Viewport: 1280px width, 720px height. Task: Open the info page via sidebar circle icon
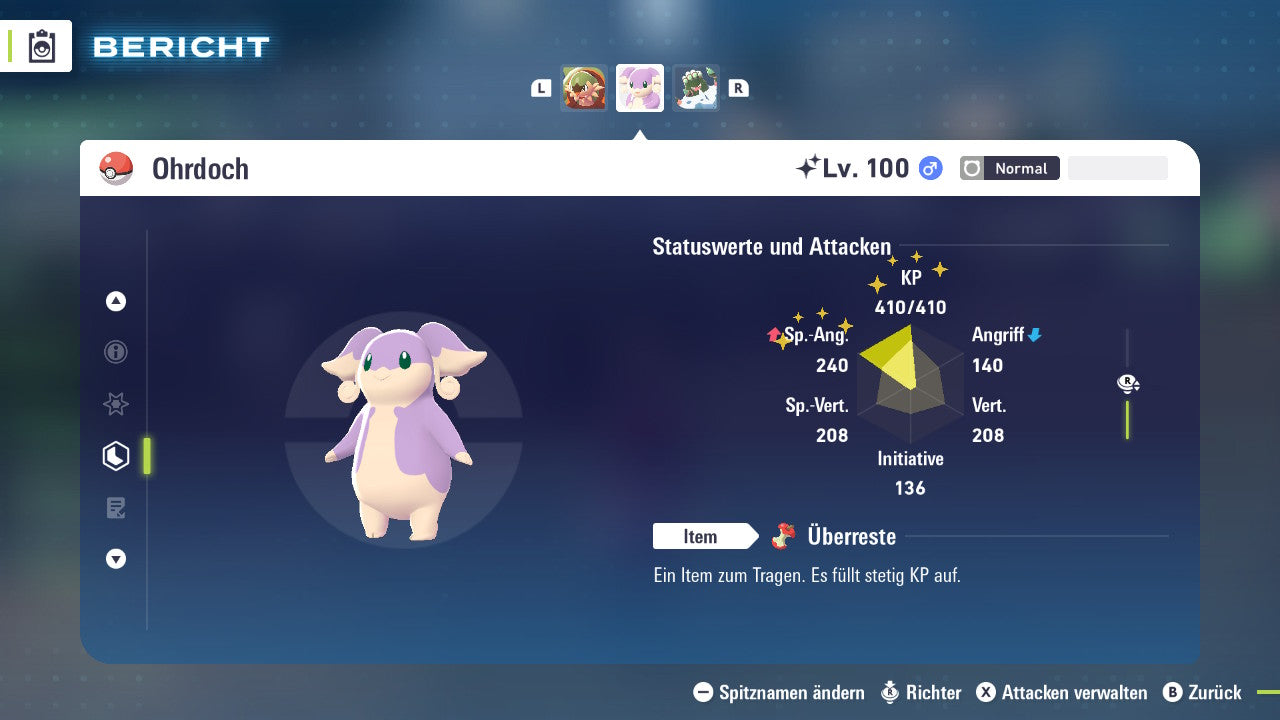coord(115,352)
